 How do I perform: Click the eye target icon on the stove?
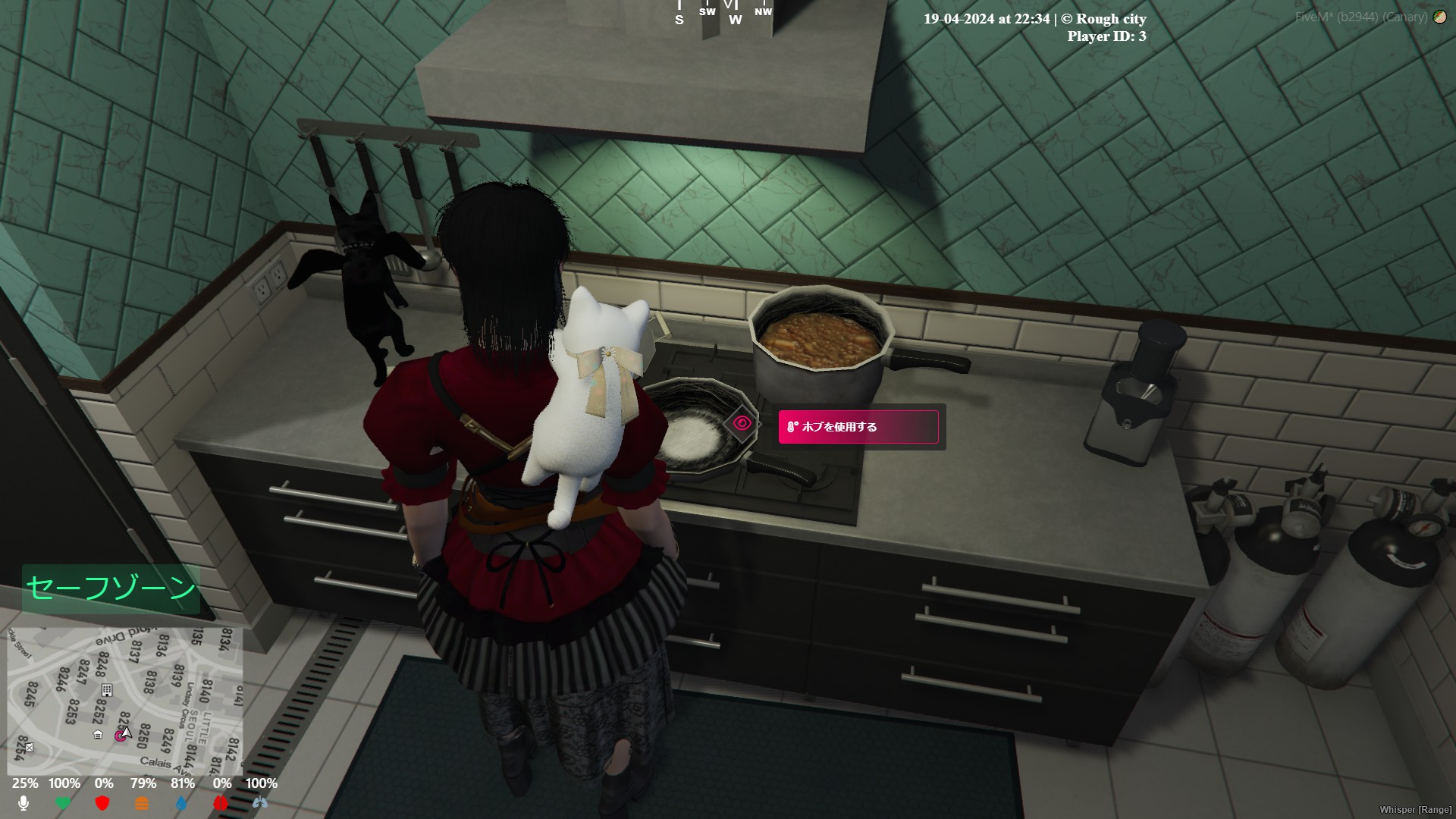point(742,424)
